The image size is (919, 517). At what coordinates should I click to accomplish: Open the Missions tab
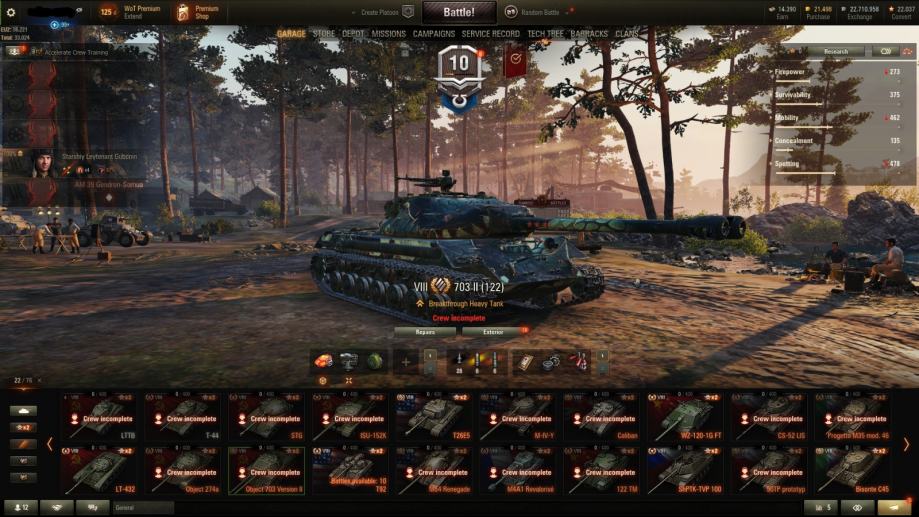coord(388,34)
